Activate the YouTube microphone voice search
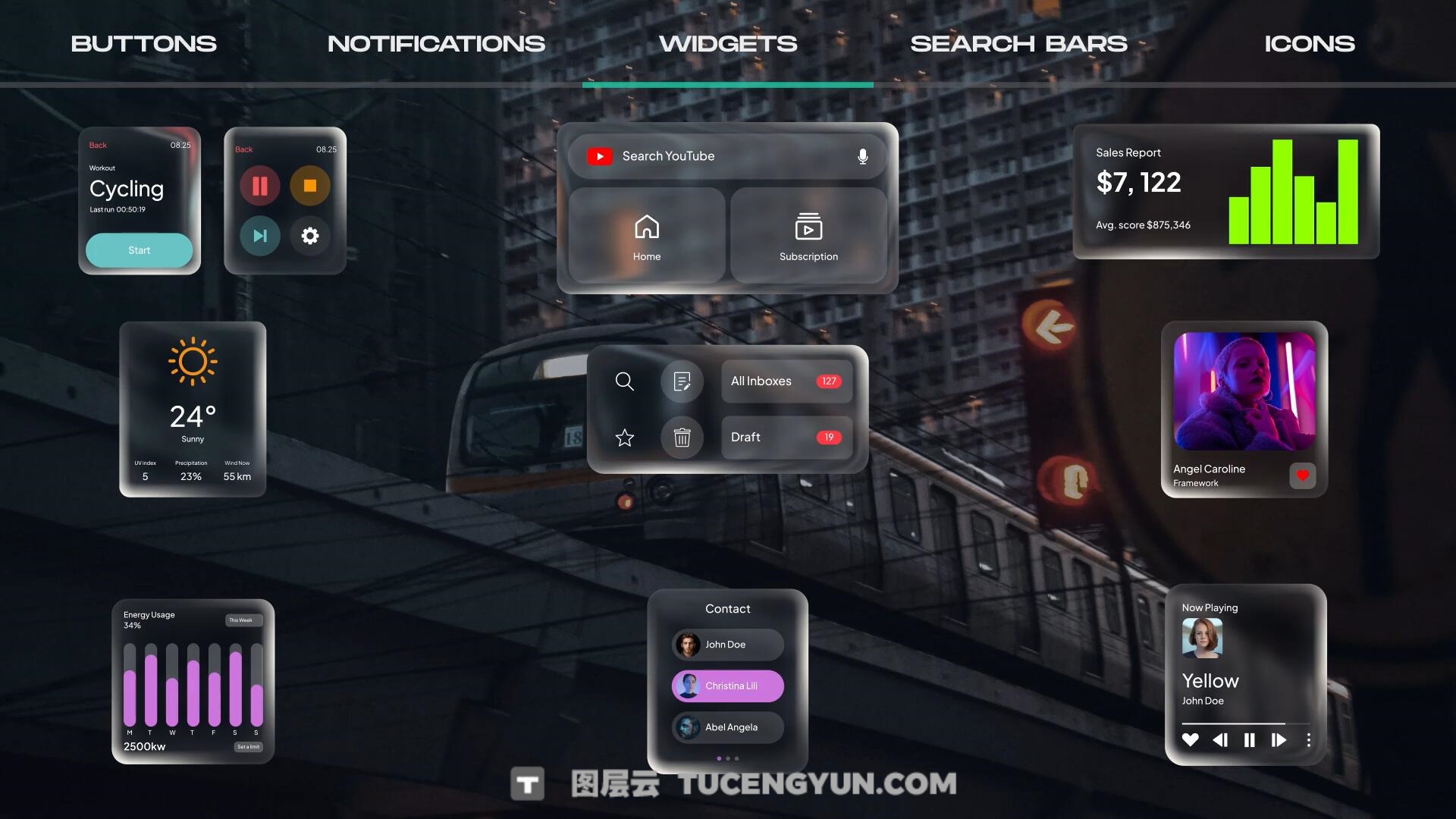Image resolution: width=1456 pixels, height=819 pixels. point(862,156)
